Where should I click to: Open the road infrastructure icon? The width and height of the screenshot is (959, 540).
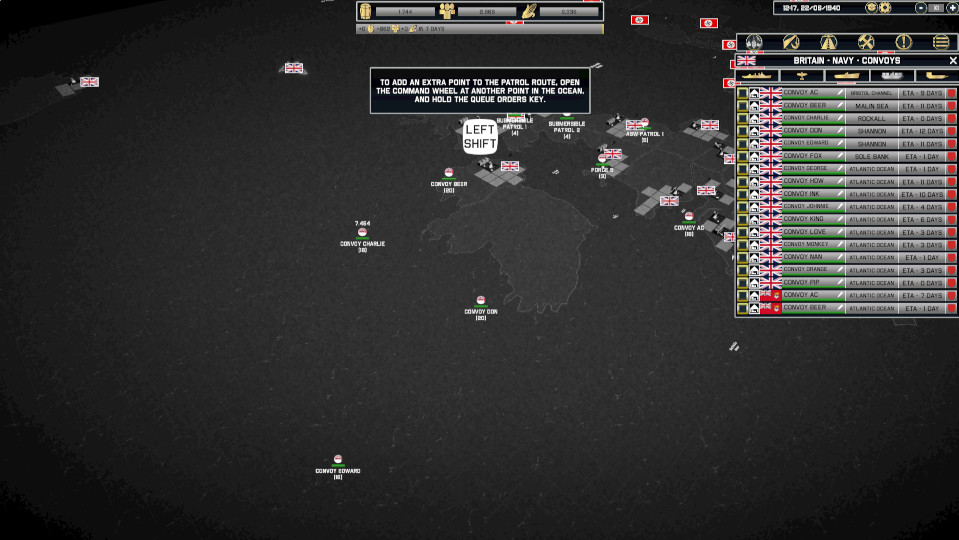click(829, 42)
